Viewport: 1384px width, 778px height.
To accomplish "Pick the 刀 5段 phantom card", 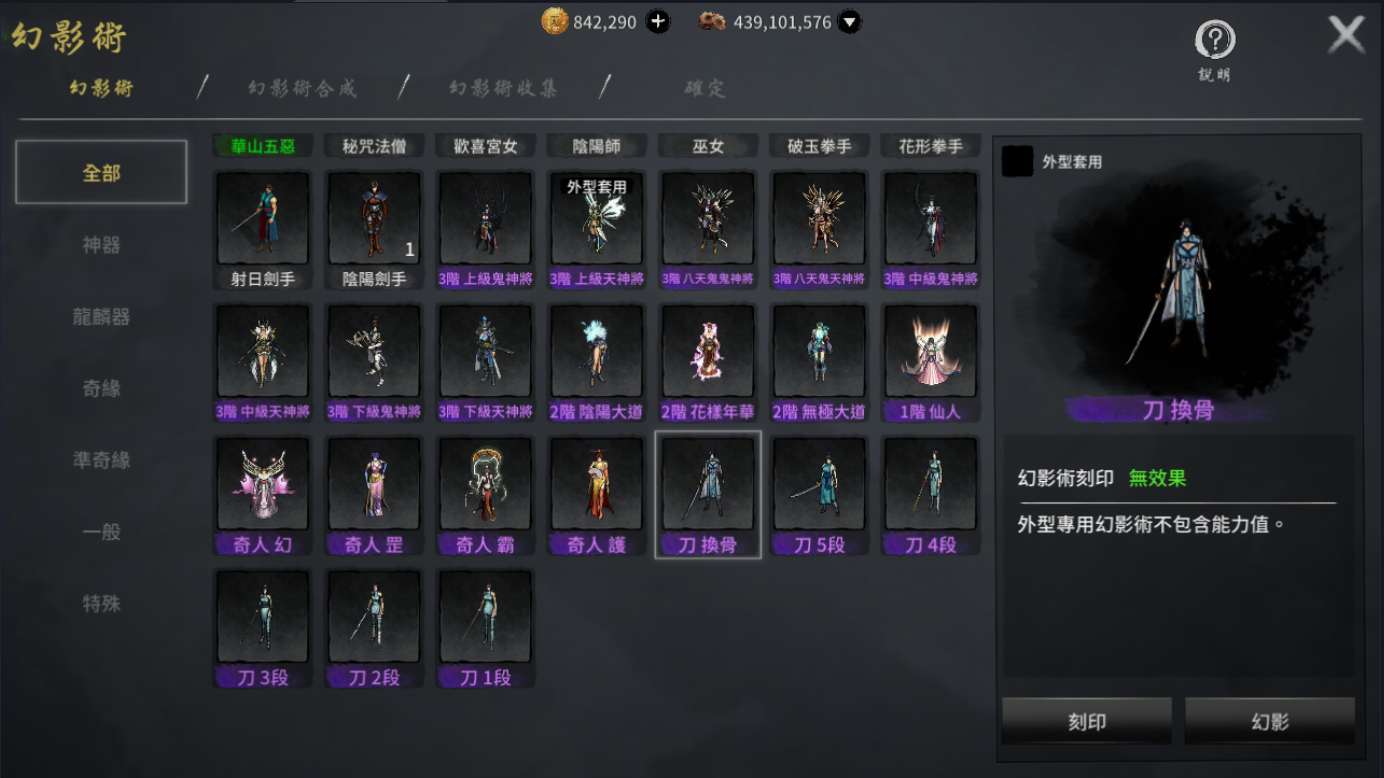I will point(819,495).
